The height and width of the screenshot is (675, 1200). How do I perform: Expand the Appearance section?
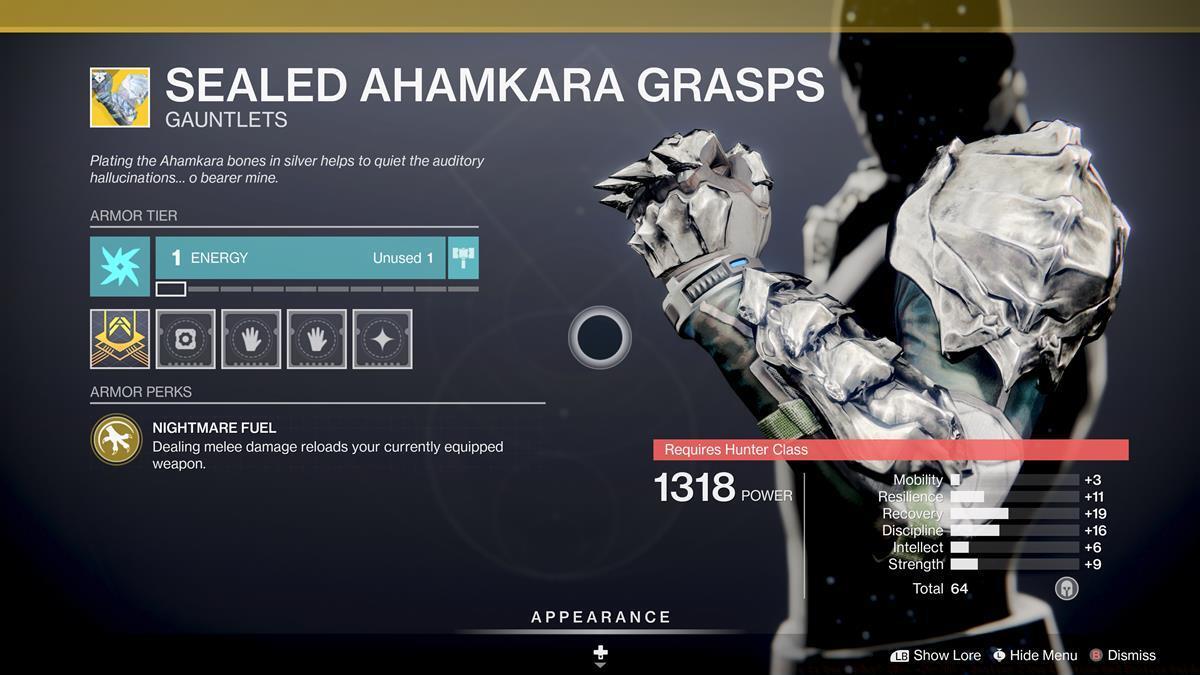(x=601, y=617)
